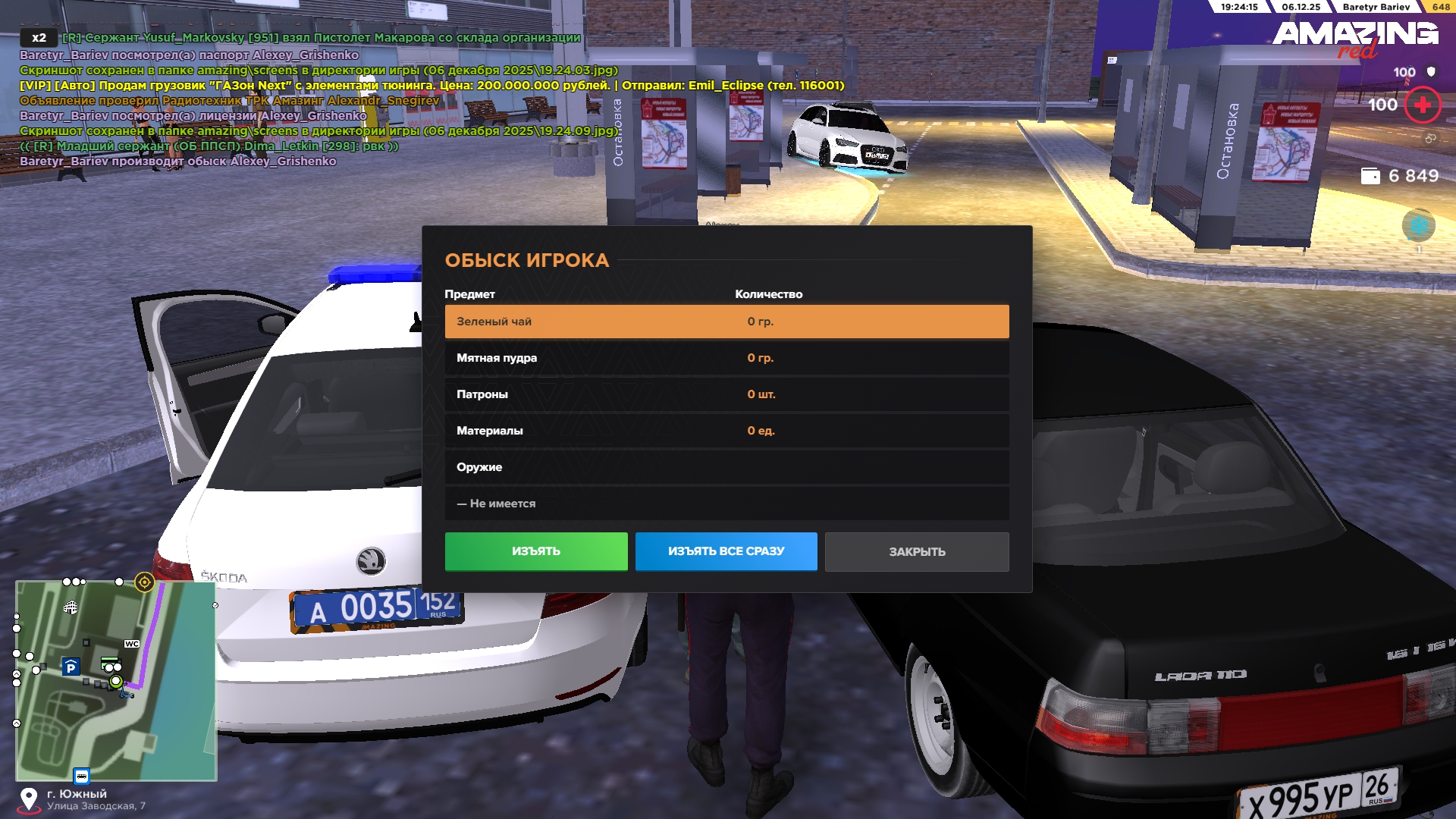Click the bus stop marker below minimap
This screenshot has width=1456, height=819.
click(82, 776)
